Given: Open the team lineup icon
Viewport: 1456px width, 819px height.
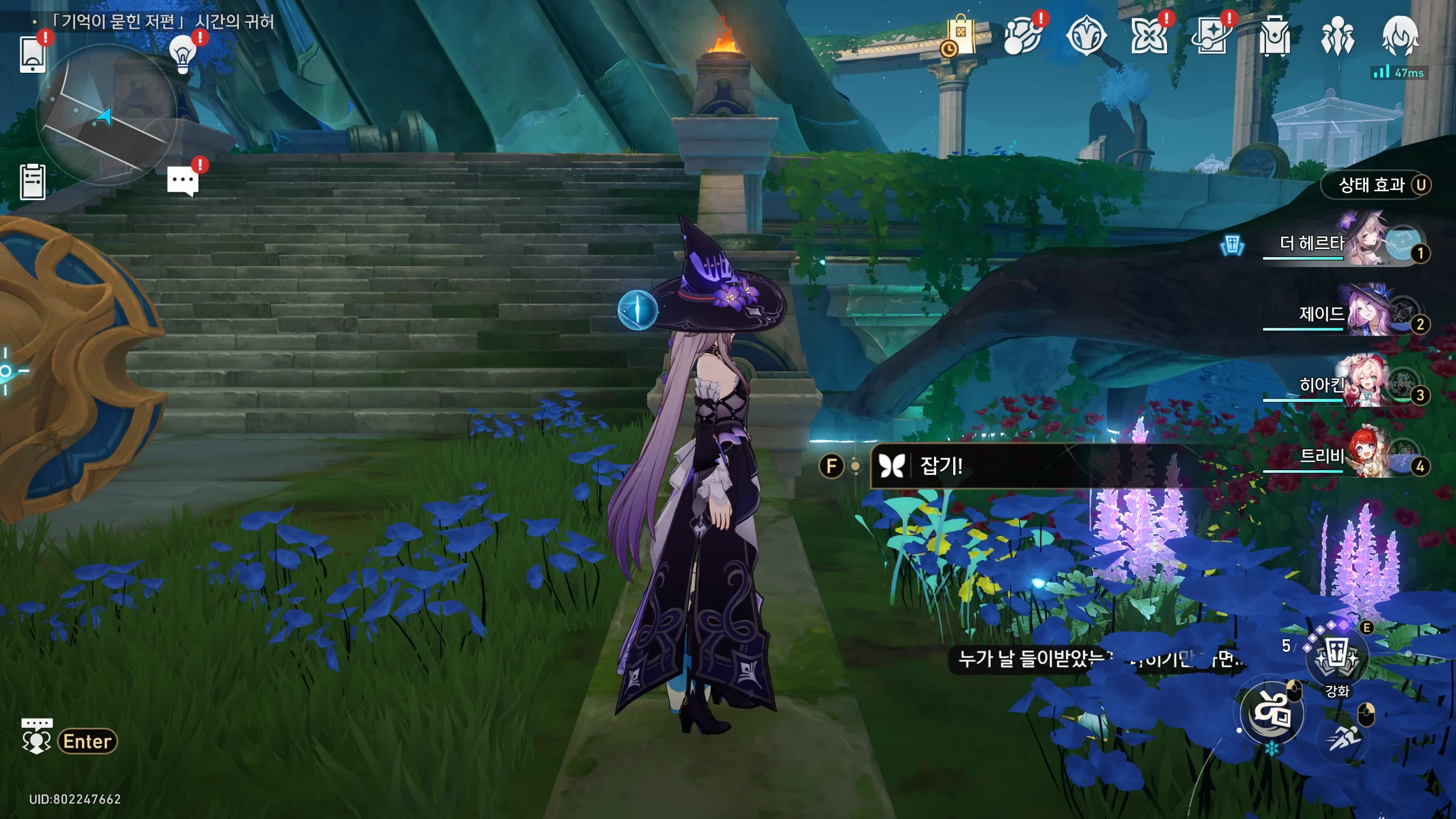Looking at the screenshot, I should click(x=1337, y=36).
